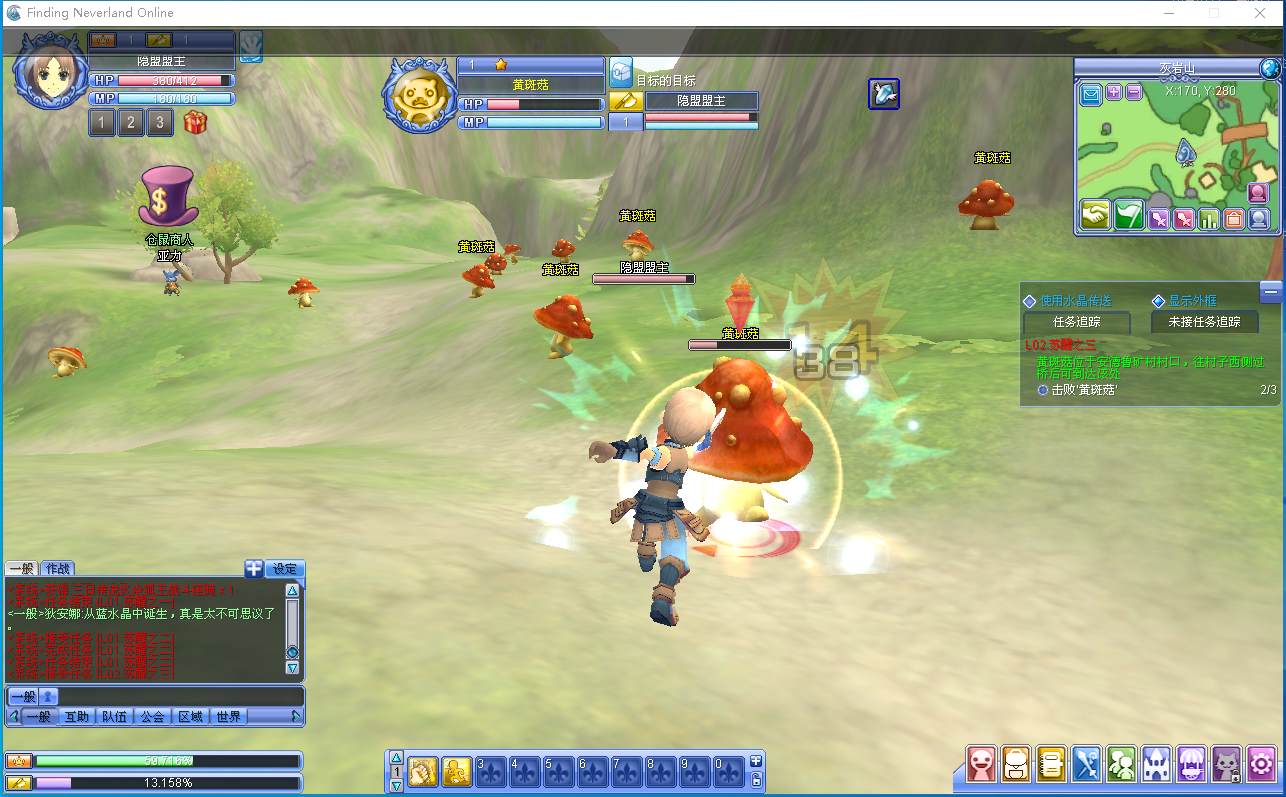Open the red gift box icon

tap(195, 123)
